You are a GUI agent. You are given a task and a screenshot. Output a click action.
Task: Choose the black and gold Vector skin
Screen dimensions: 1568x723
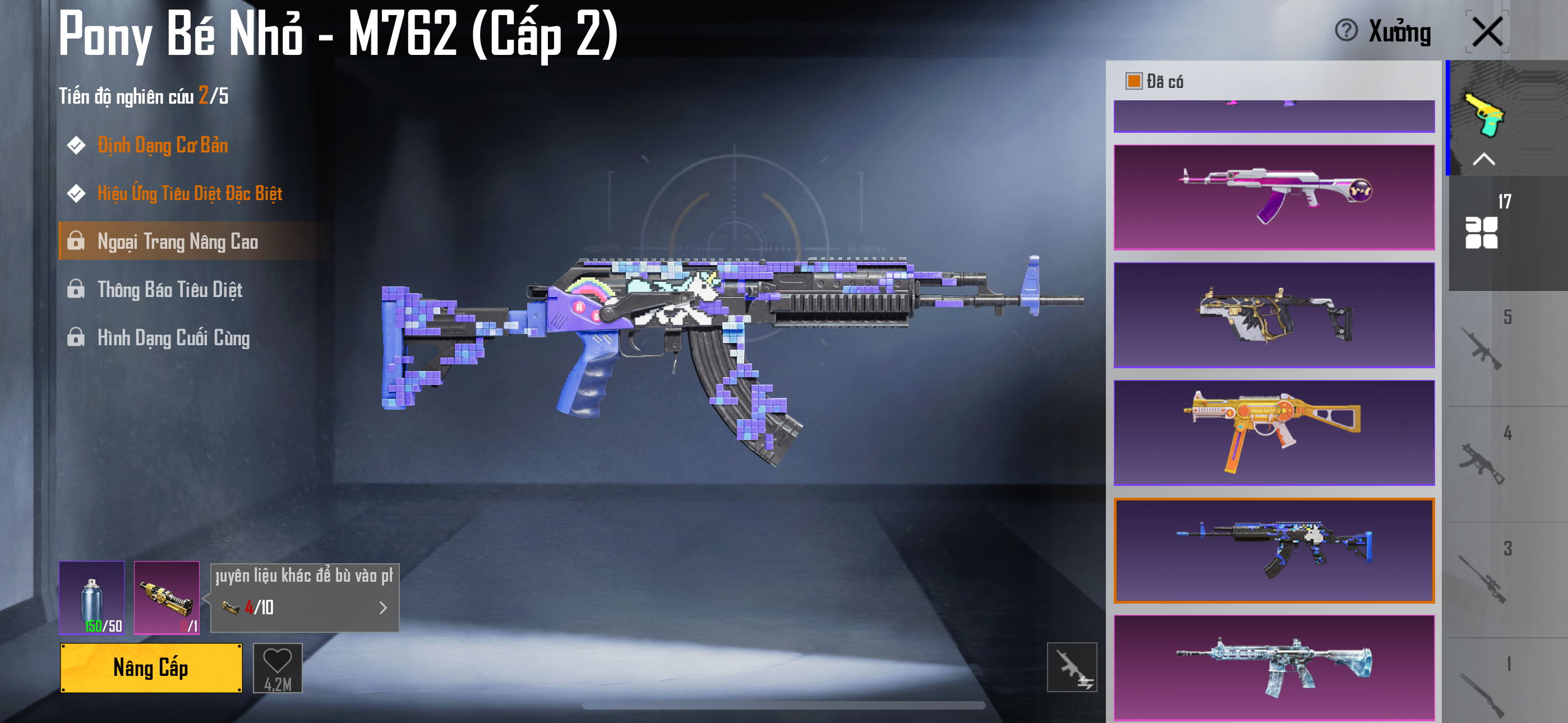(1274, 314)
